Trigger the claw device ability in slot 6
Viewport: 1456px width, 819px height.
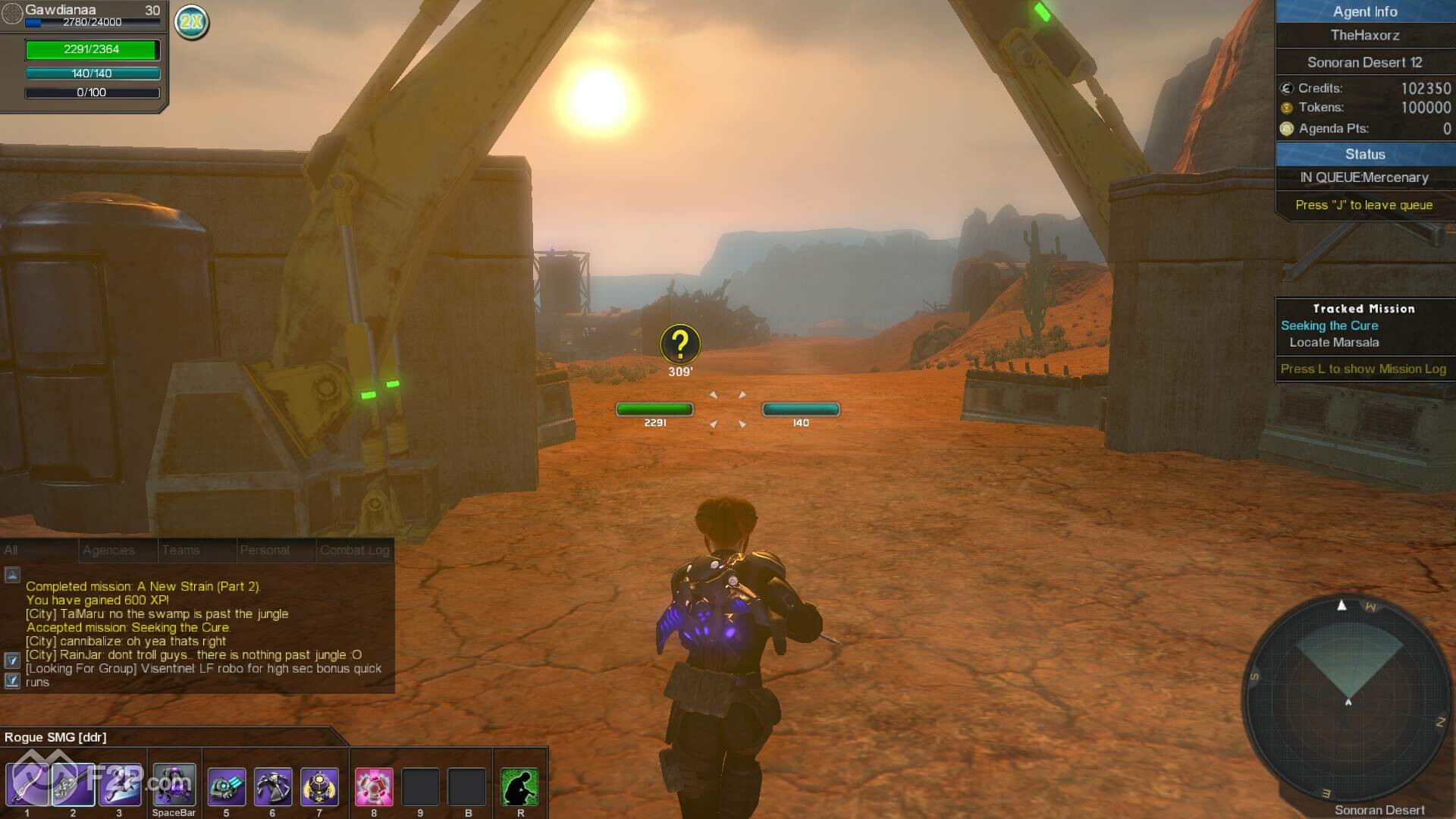pyautogui.click(x=273, y=786)
